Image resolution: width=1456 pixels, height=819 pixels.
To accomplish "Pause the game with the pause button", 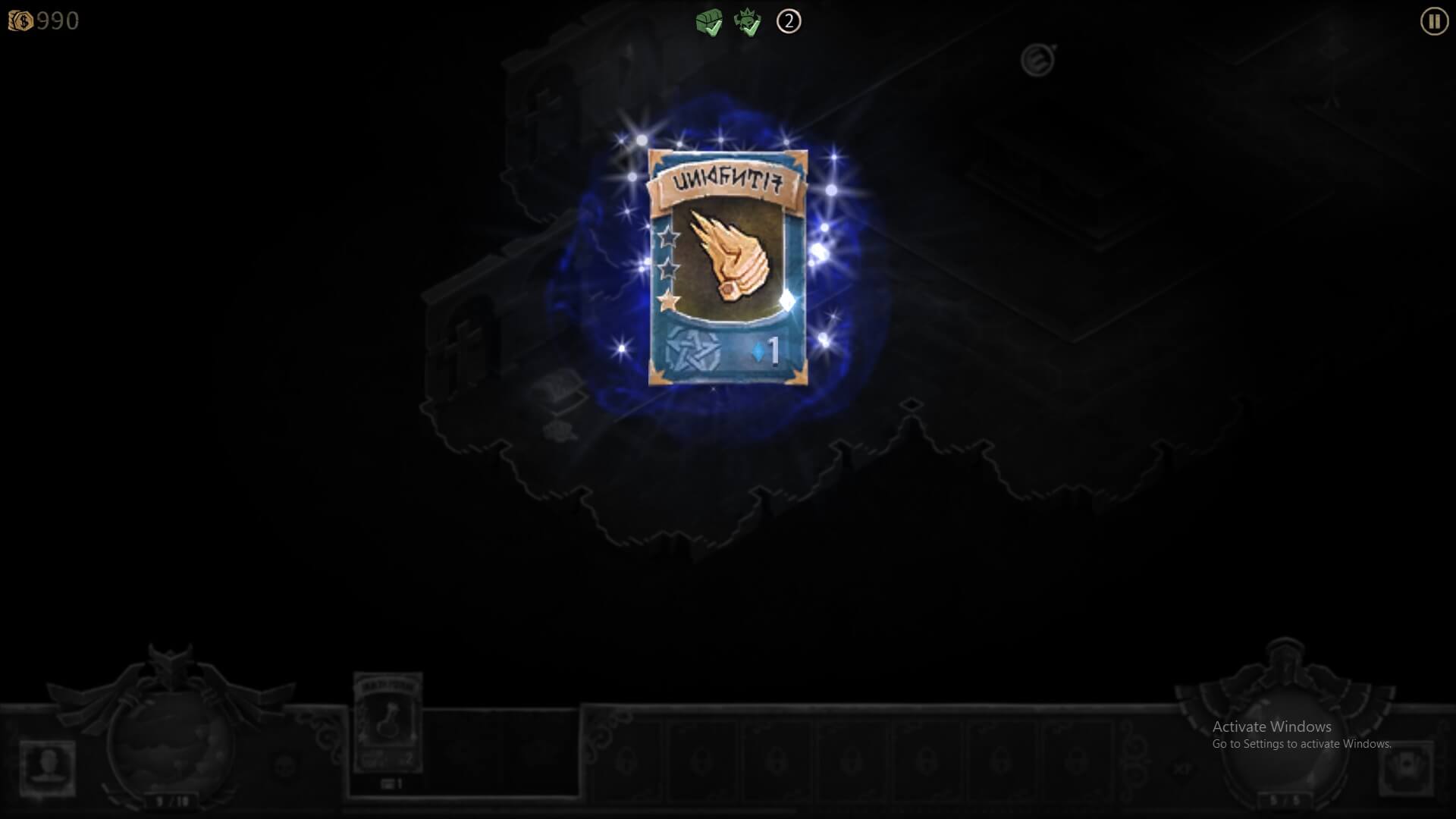I will [x=1433, y=21].
